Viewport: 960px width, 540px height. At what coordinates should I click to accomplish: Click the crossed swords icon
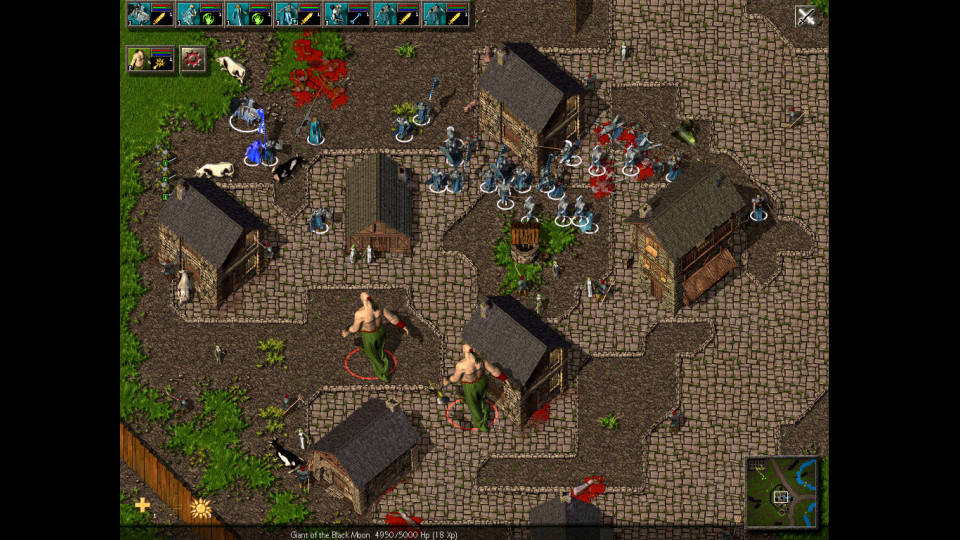805,15
